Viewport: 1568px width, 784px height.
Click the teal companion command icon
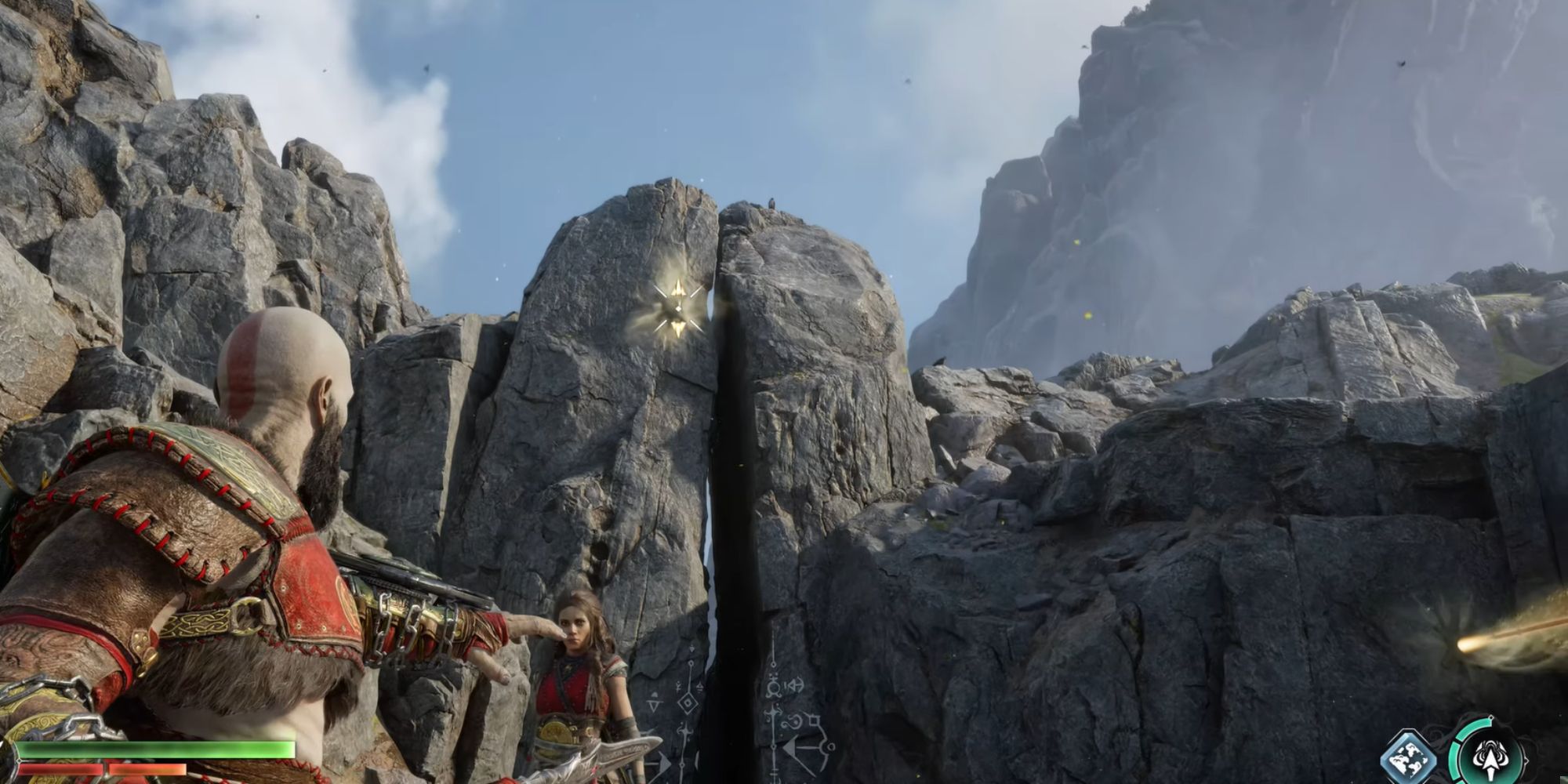coord(1490,759)
